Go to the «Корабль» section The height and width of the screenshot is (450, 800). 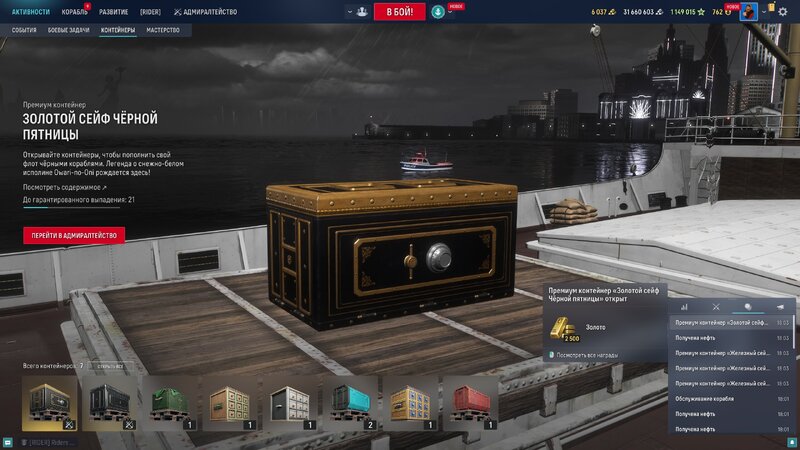74,12
